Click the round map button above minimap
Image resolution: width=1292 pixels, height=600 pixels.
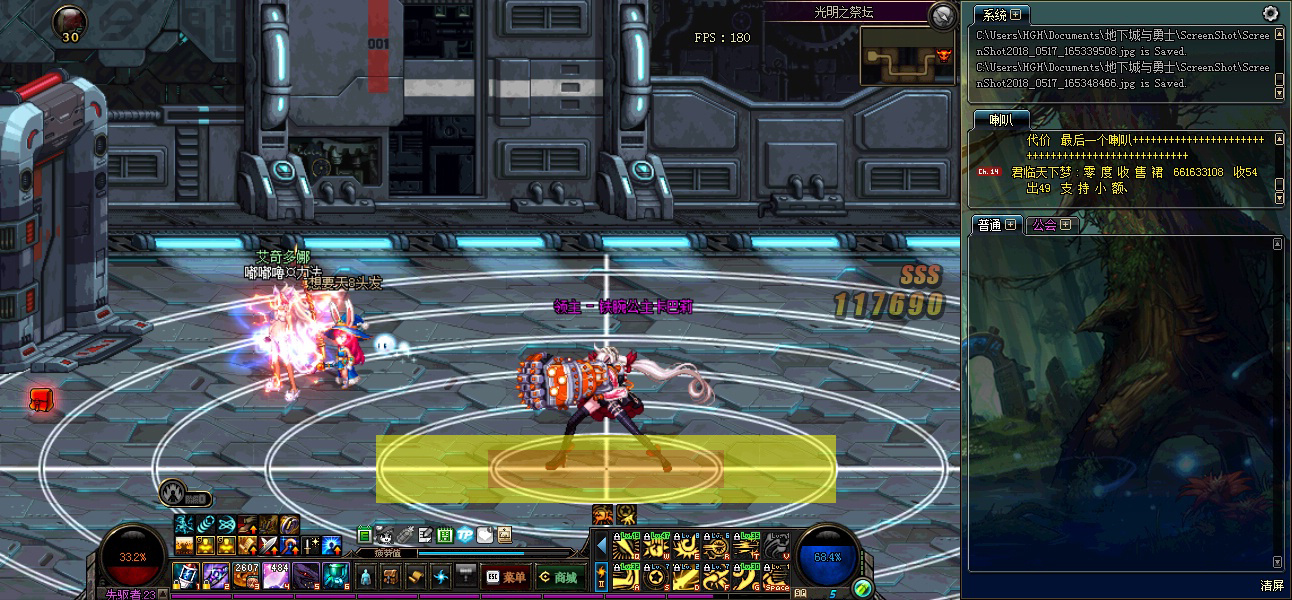(x=942, y=15)
